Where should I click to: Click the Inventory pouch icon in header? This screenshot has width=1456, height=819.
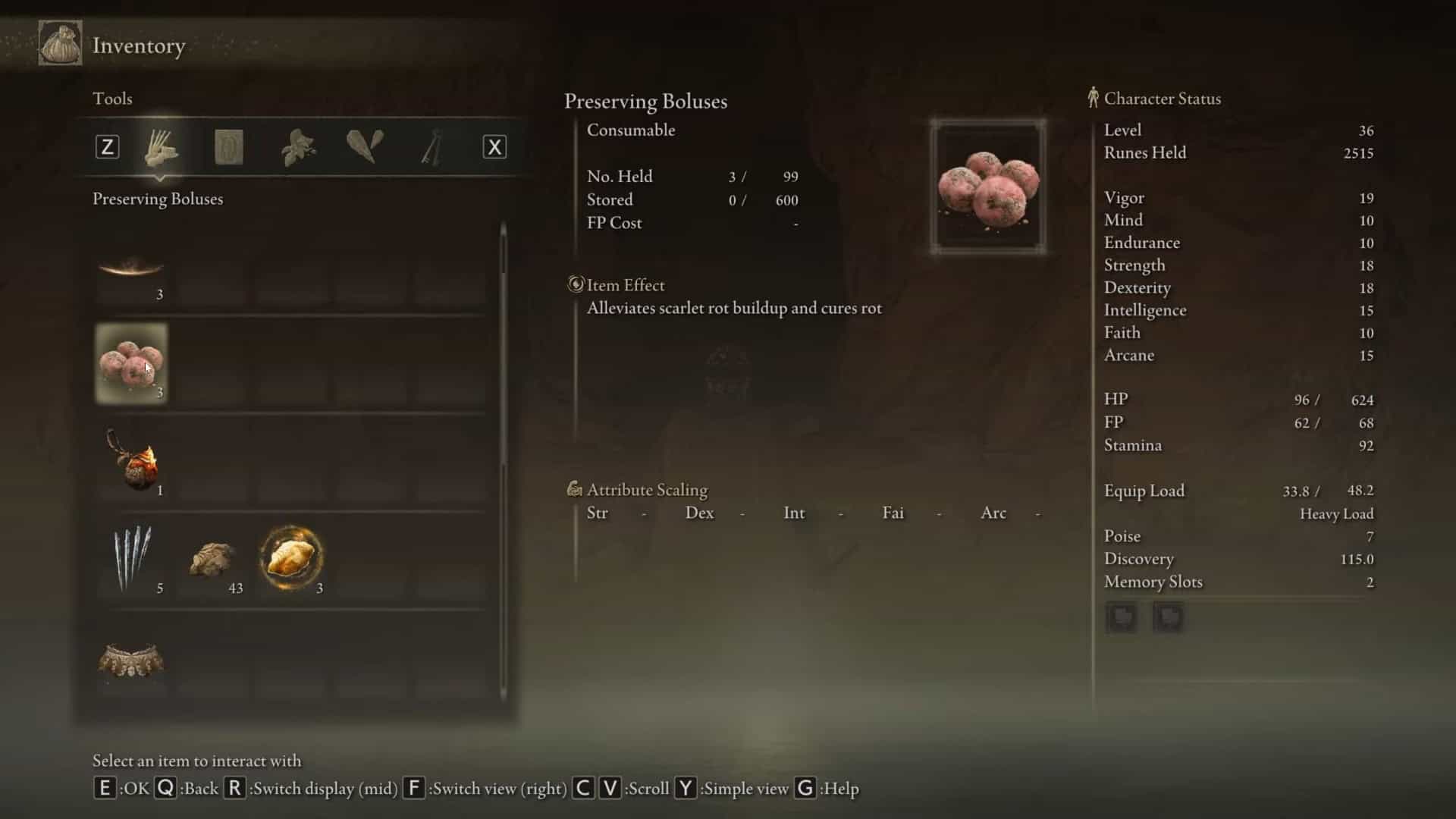click(x=60, y=44)
